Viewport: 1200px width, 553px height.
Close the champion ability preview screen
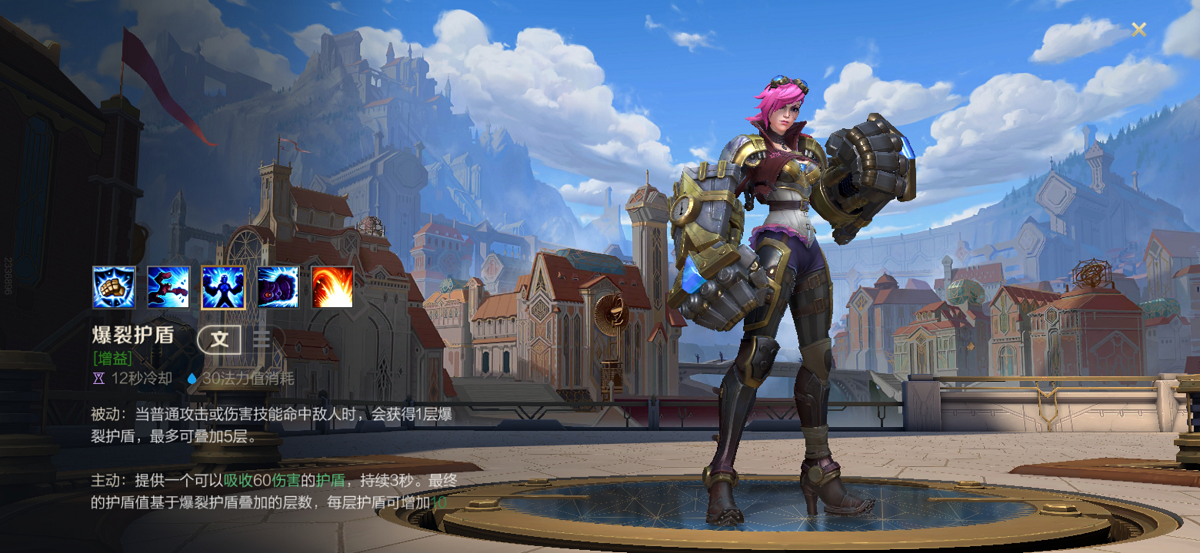click(1139, 29)
